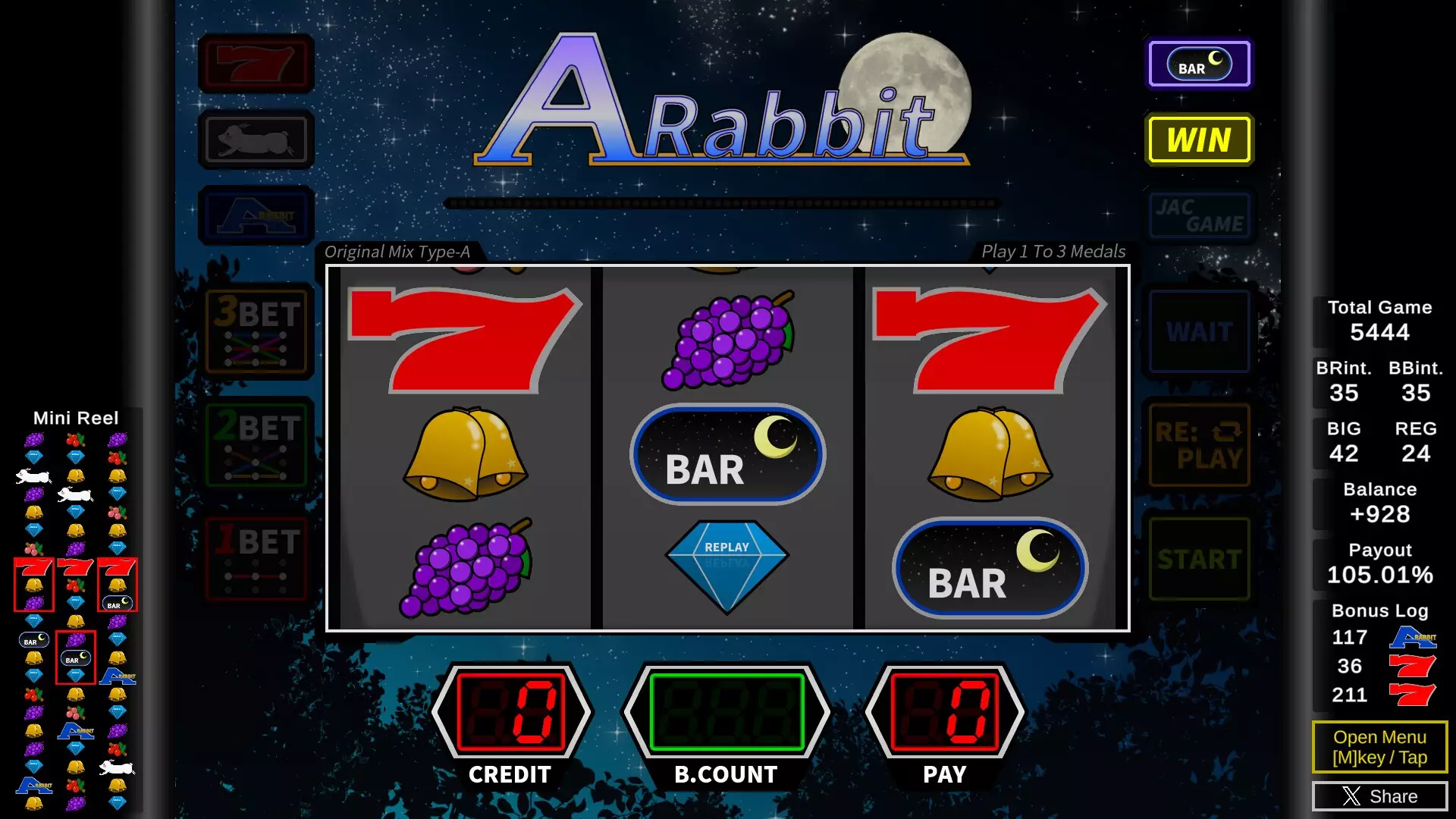This screenshot has height=819, width=1456.
Task: Open the game menu via Open Menu
Action: (x=1379, y=747)
